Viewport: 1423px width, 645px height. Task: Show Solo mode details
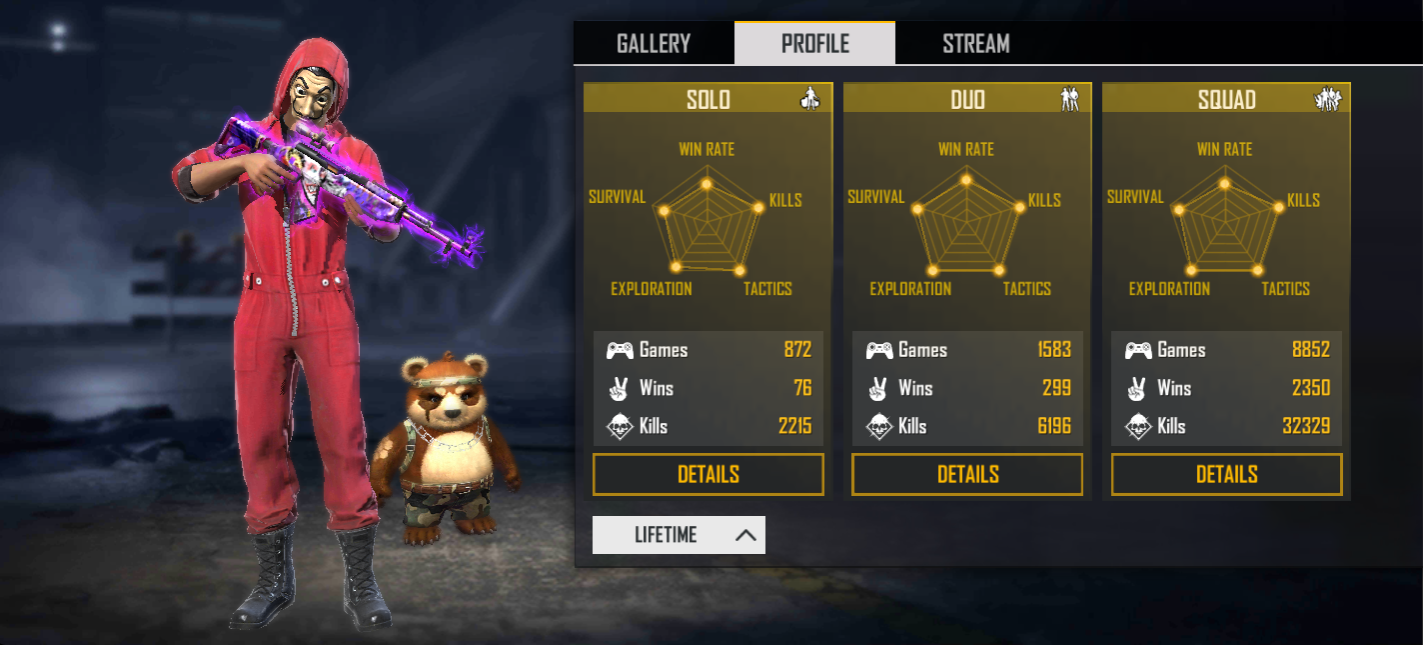(708, 474)
